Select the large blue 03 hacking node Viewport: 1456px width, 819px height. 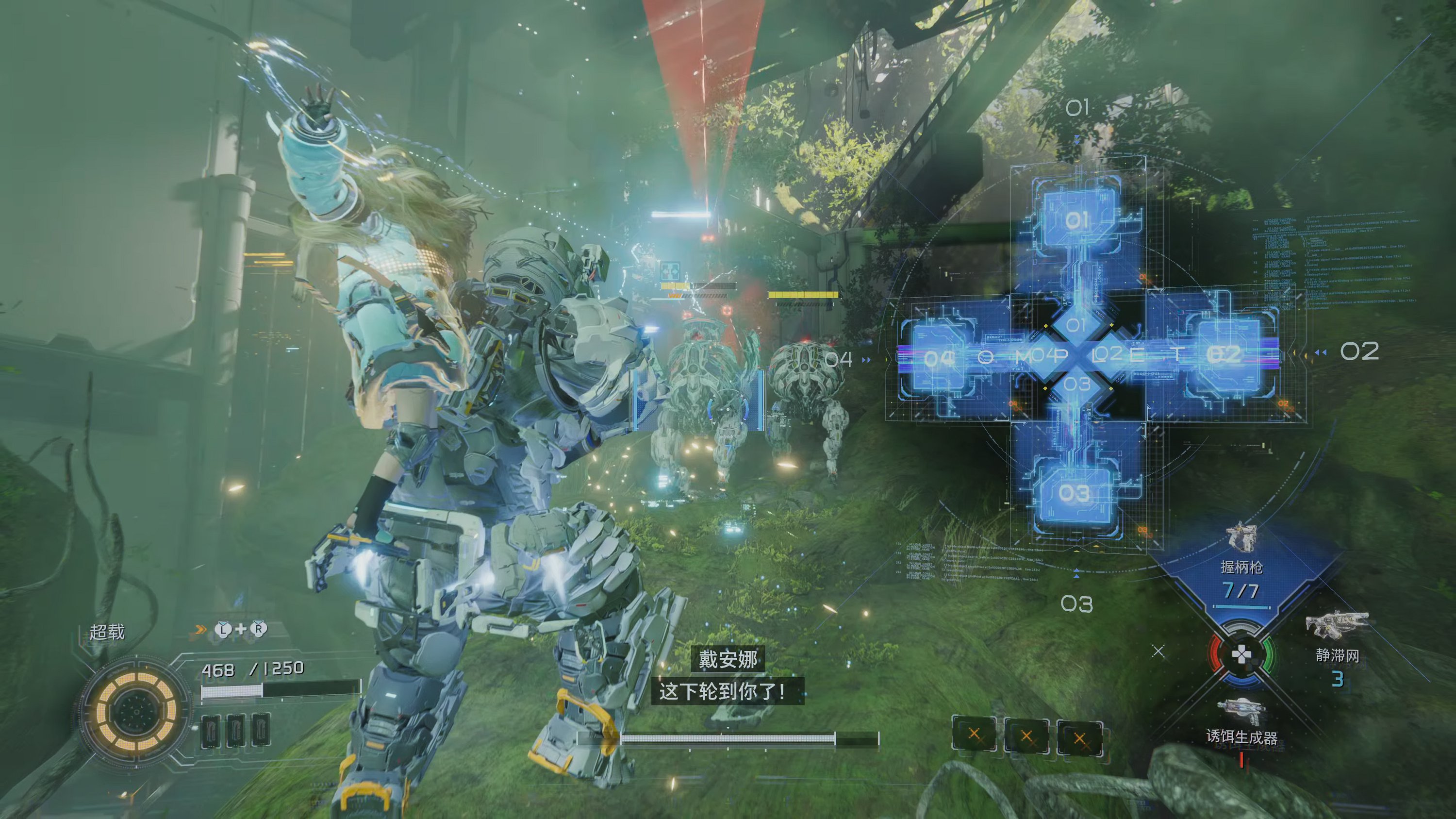coord(1074,493)
